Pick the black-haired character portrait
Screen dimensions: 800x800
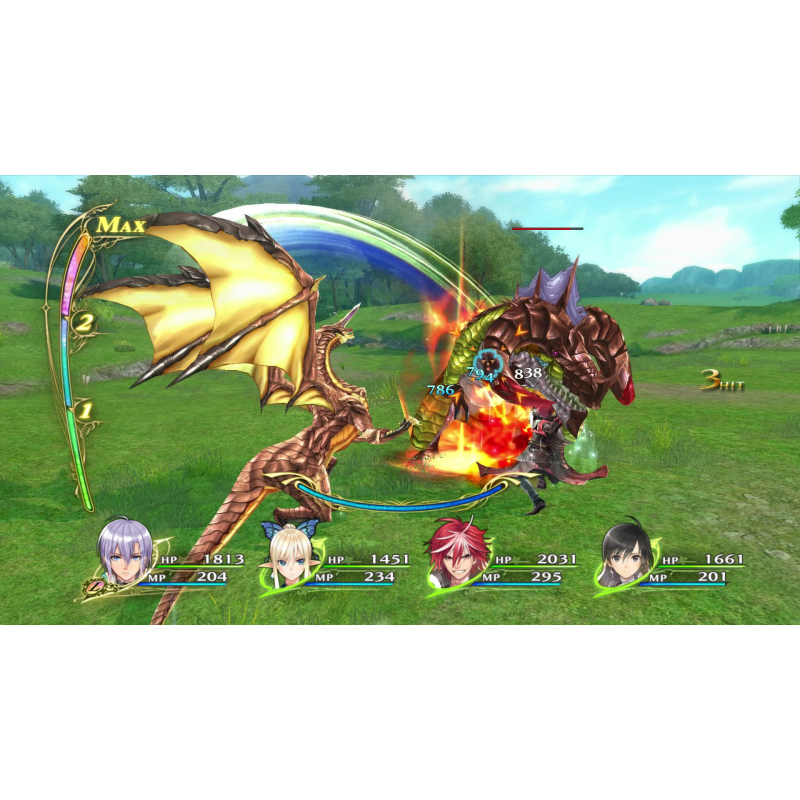coord(626,556)
